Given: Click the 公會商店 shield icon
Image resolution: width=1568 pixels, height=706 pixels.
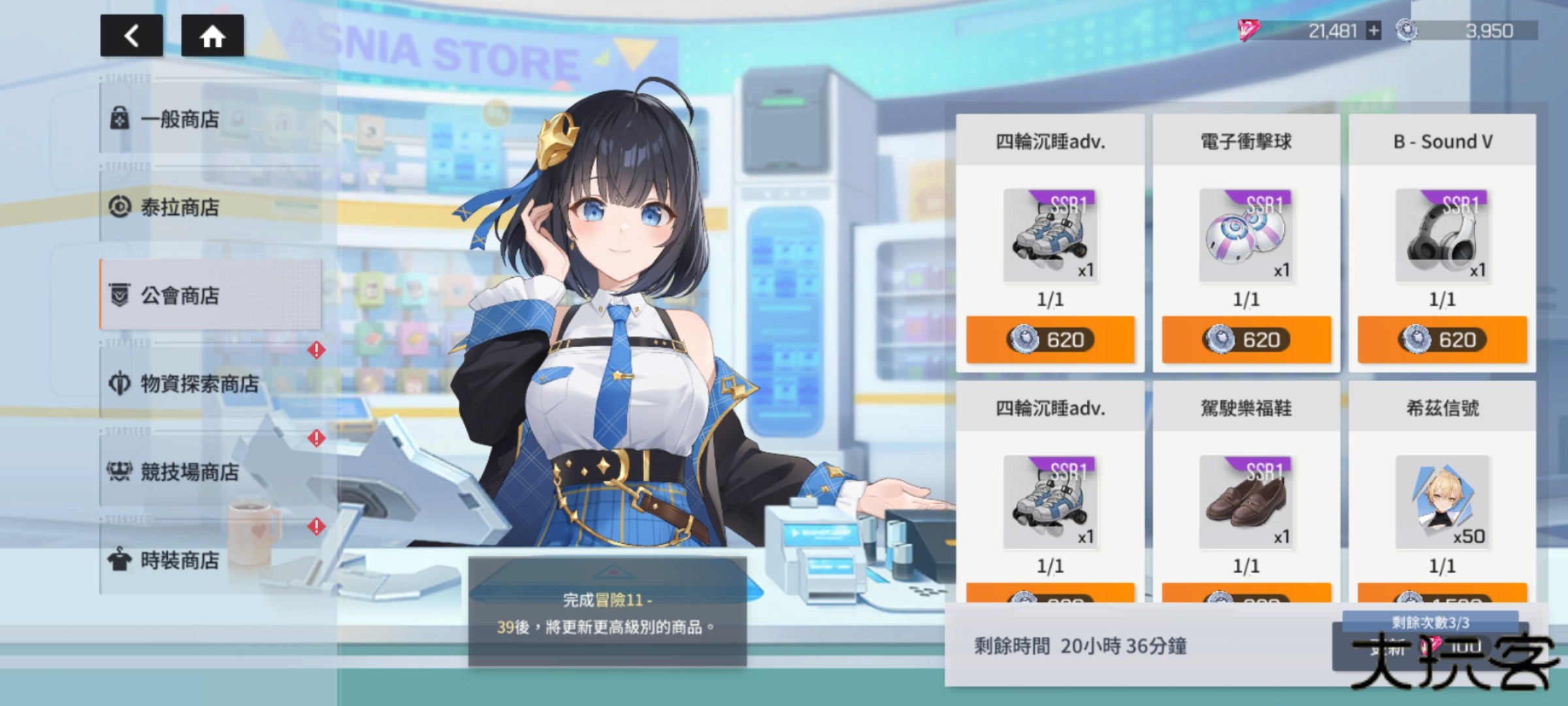Looking at the screenshot, I should coord(119,295).
